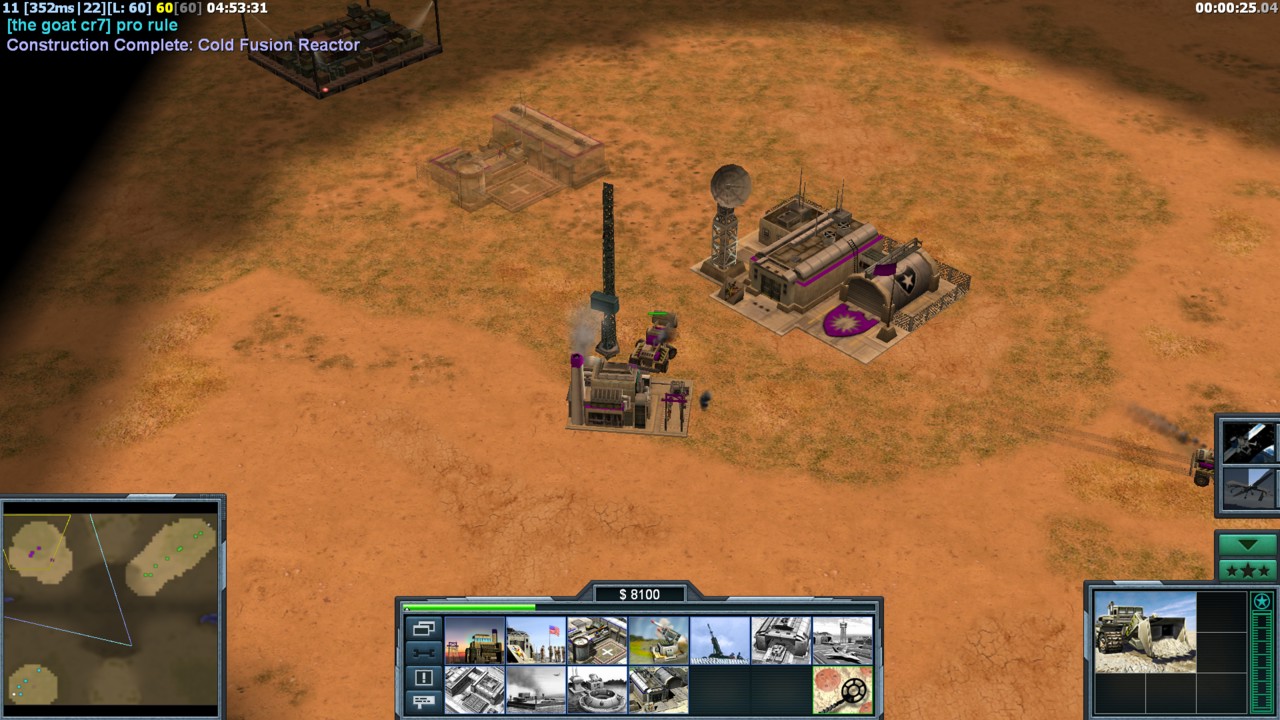Select the Barracks build icon with flag
The height and width of the screenshot is (720, 1280).
(x=536, y=640)
